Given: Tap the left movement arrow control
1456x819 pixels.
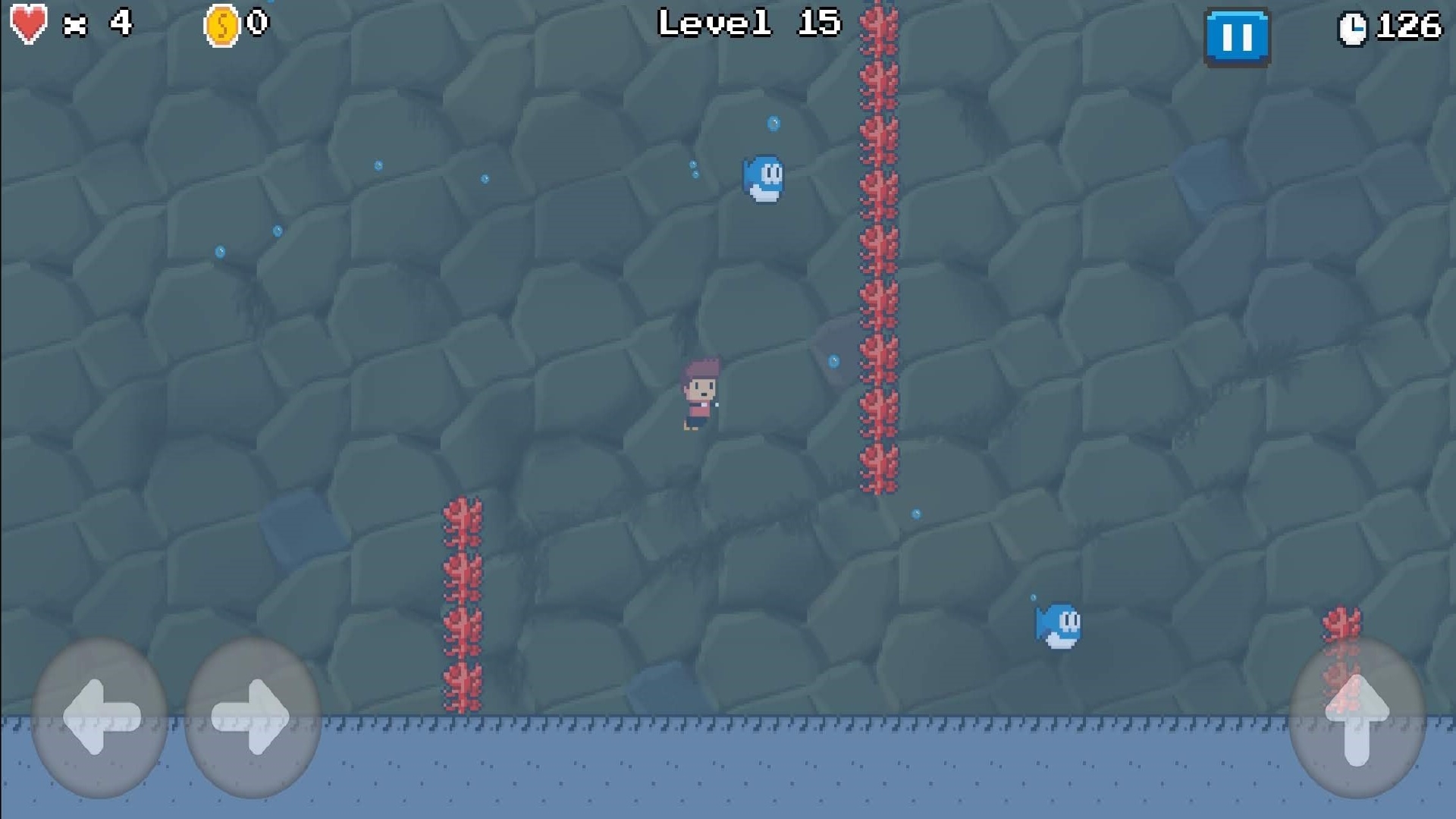Looking at the screenshot, I should click(x=99, y=717).
